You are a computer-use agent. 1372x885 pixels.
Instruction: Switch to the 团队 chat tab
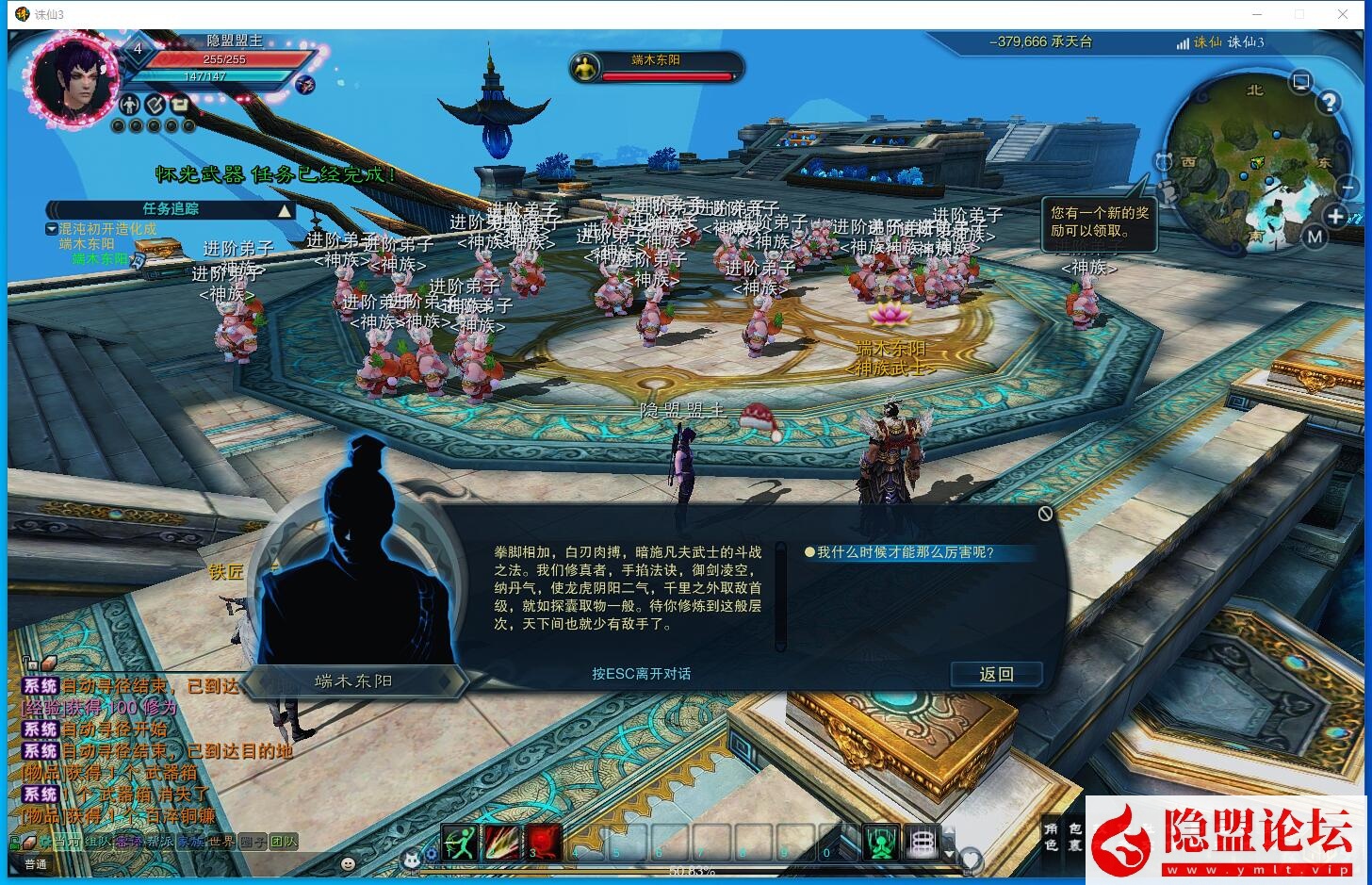tap(283, 842)
